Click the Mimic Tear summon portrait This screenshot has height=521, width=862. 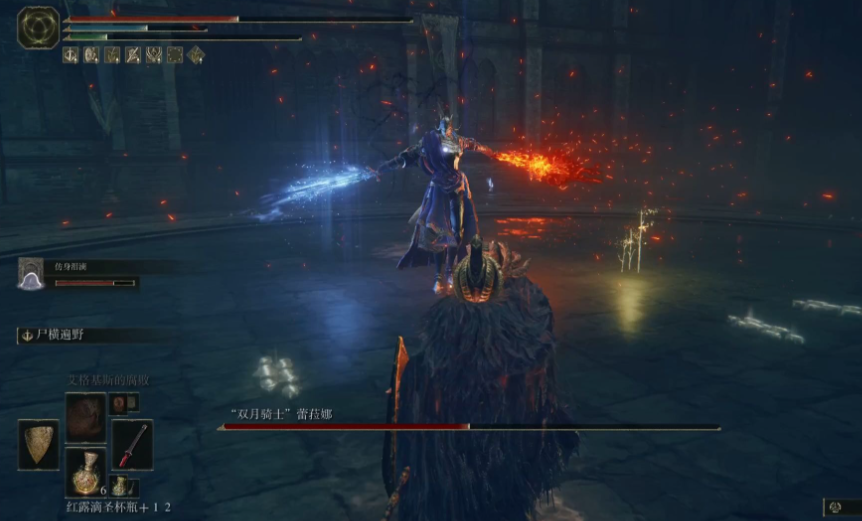pos(30,274)
